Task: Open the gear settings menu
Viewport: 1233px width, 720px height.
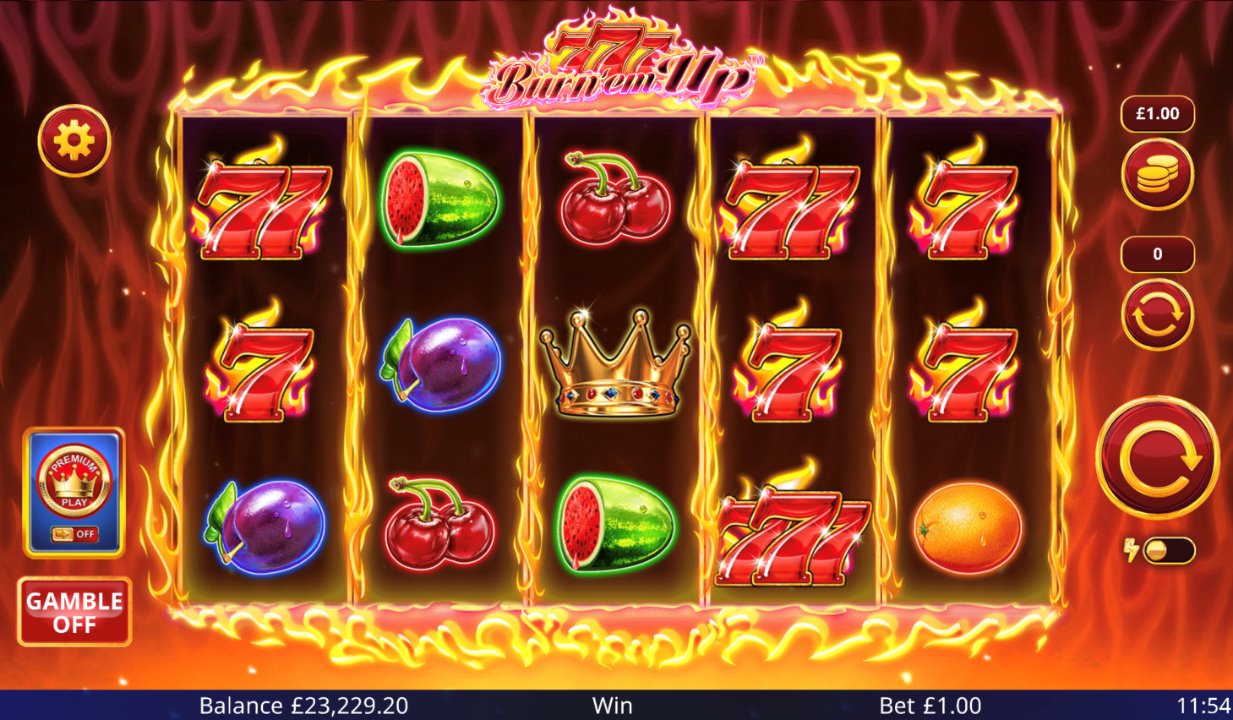Action: pos(74,141)
